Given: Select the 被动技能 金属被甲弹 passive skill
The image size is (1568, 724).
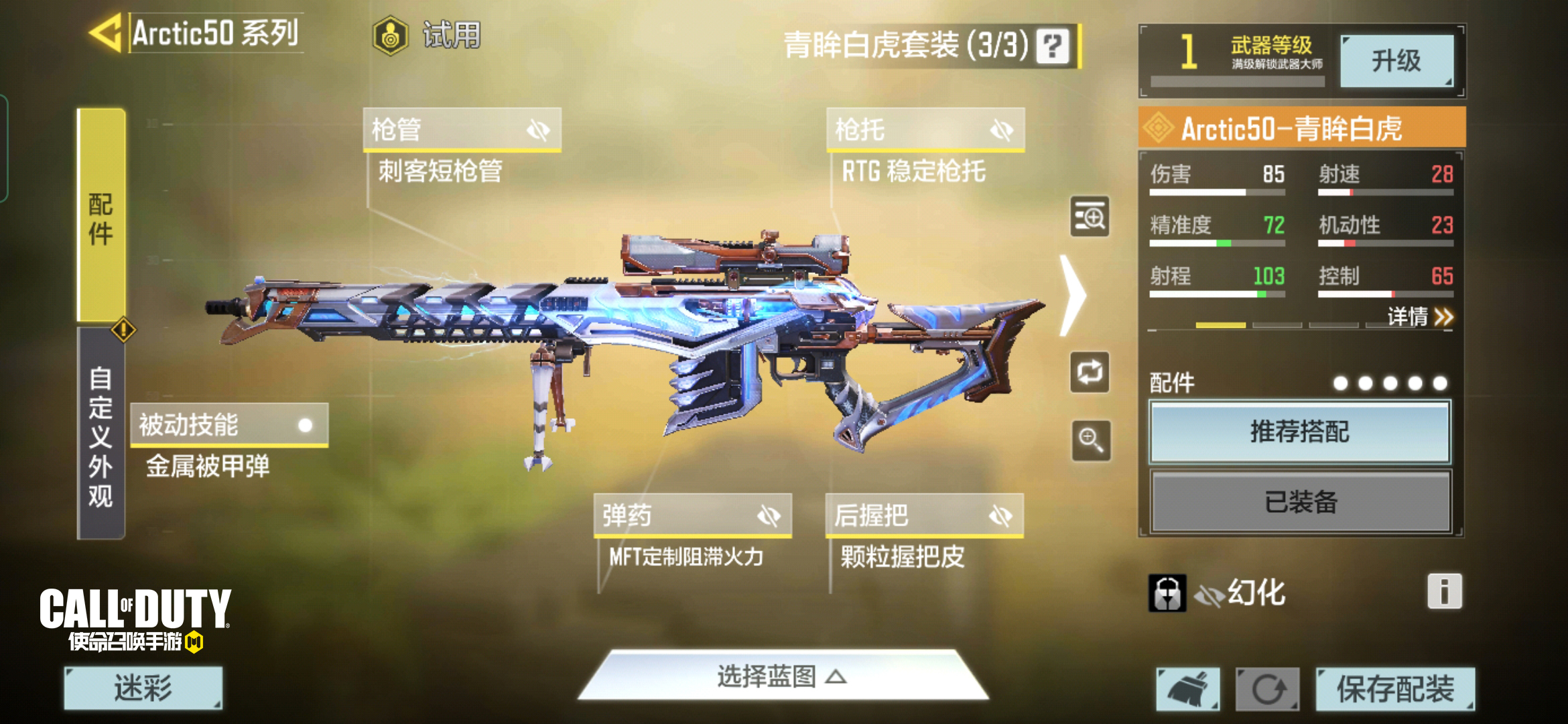Looking at the screenshot, I should [228, 434].
